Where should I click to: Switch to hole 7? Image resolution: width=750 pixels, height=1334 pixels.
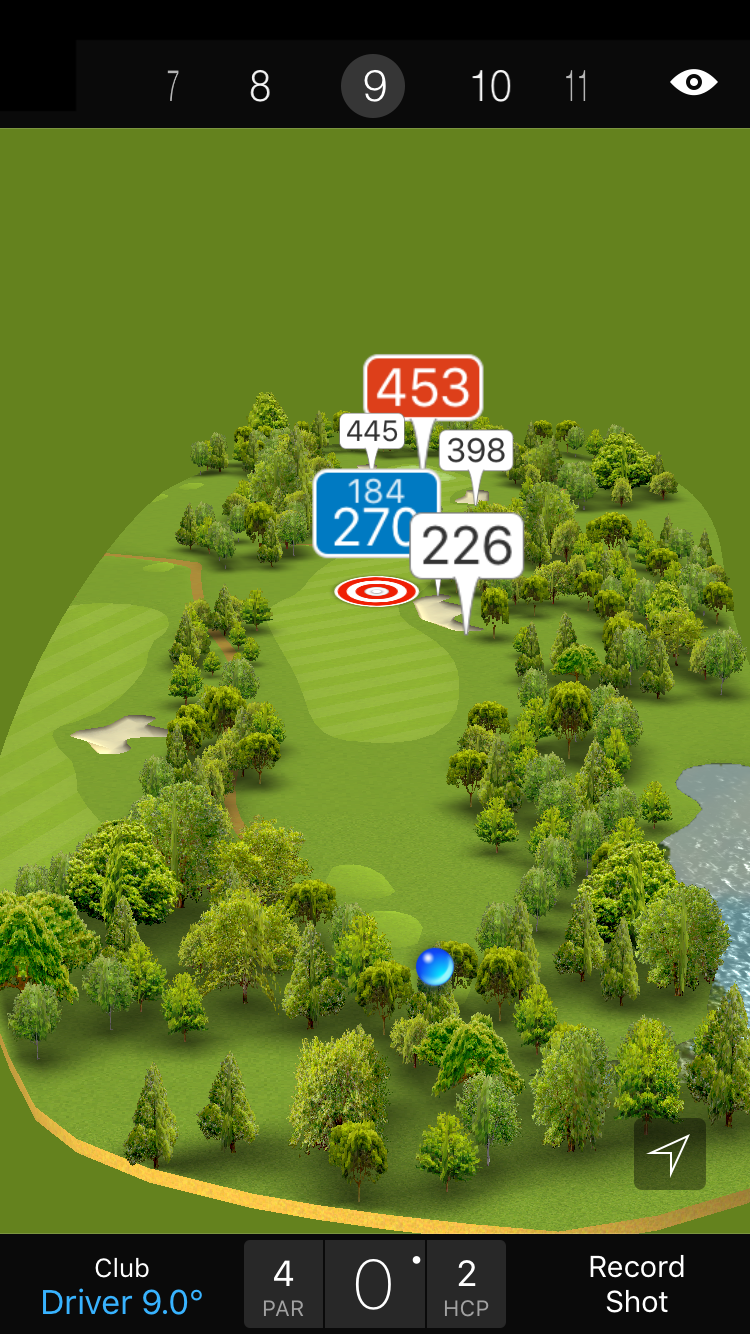(173, 87)
